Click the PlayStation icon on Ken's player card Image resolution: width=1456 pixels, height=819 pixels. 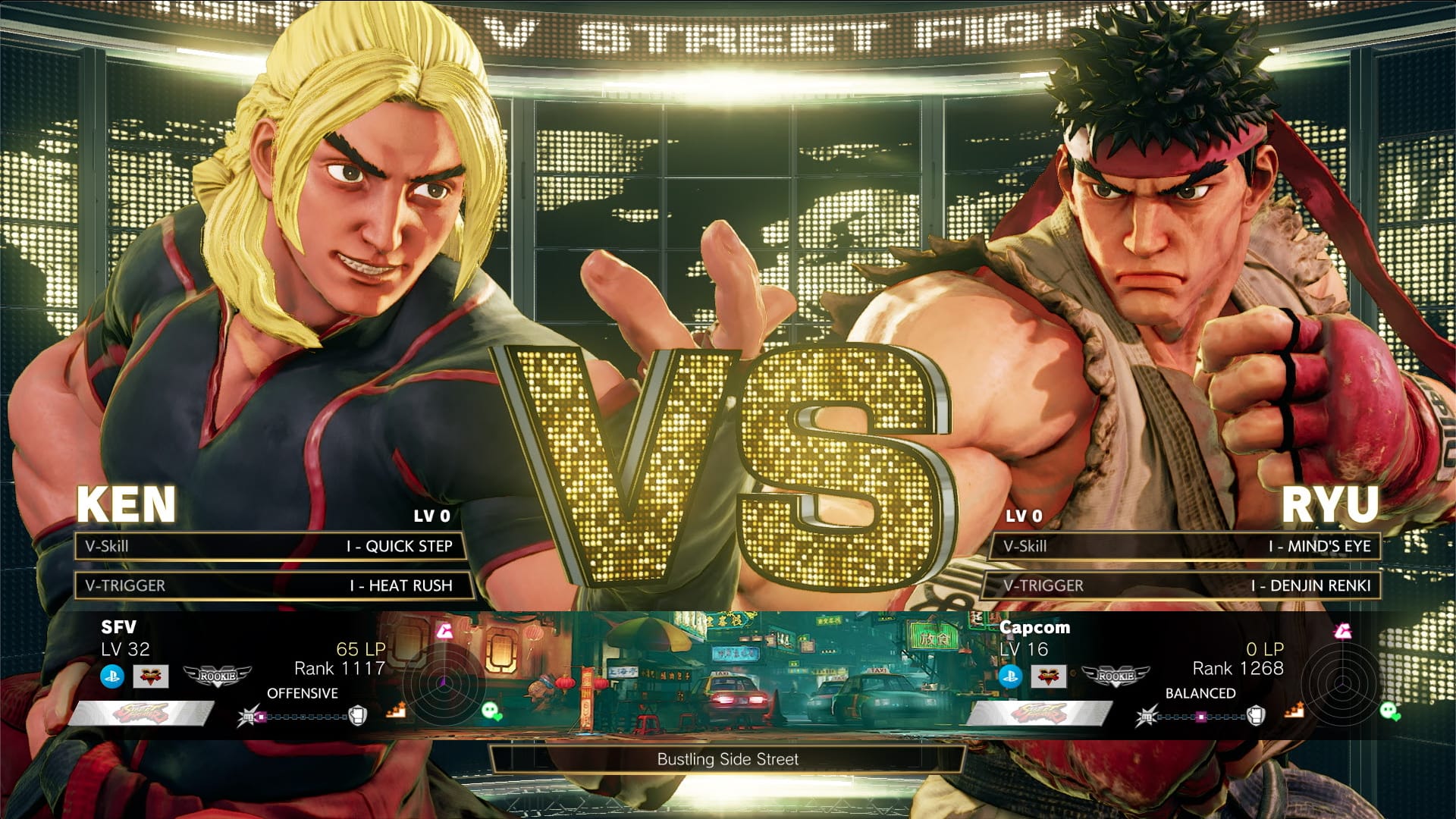pyautogui.click(x=112, y=676)
